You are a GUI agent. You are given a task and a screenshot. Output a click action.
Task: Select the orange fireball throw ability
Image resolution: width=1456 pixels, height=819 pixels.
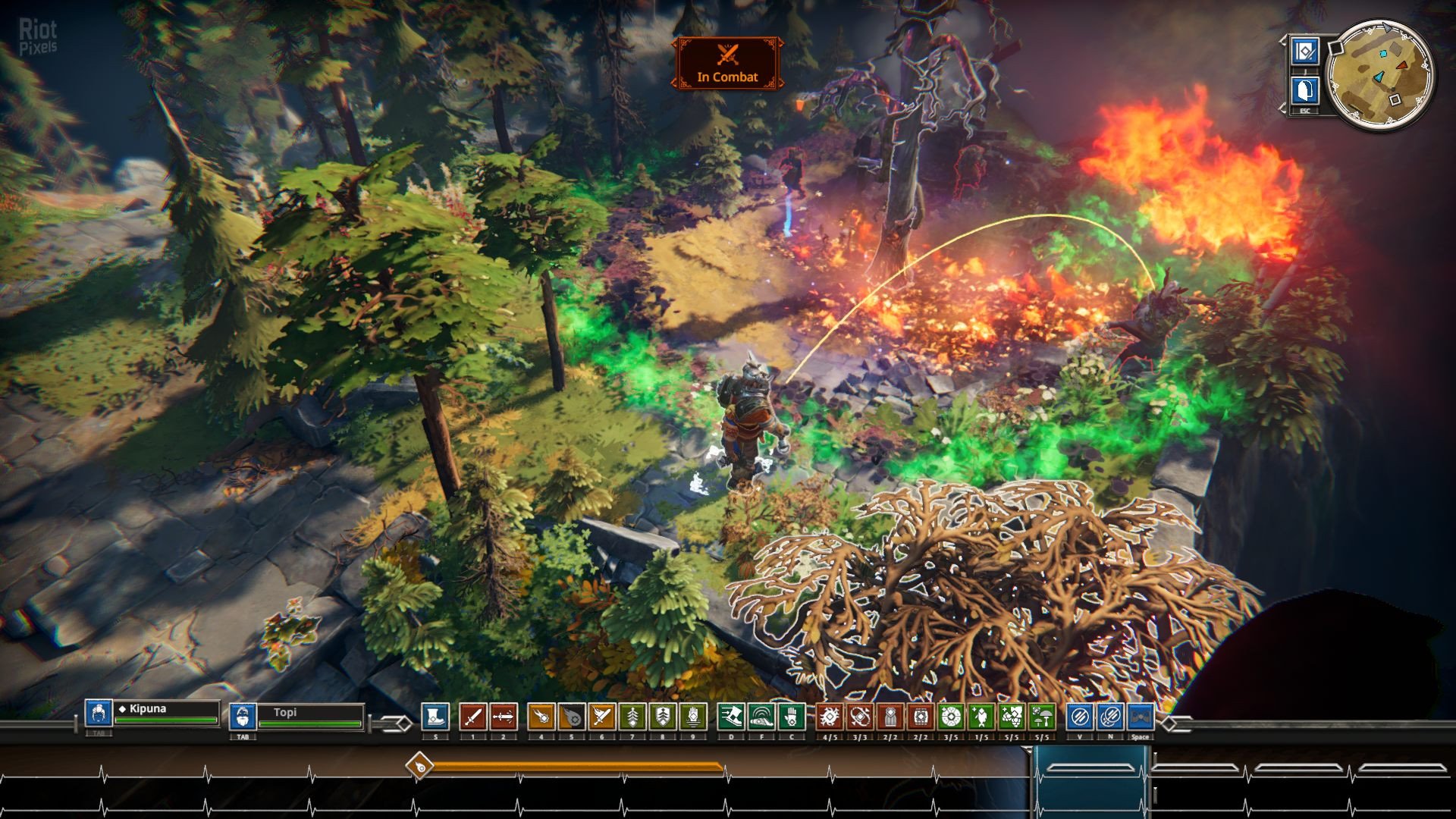click(x=541, y=717)
